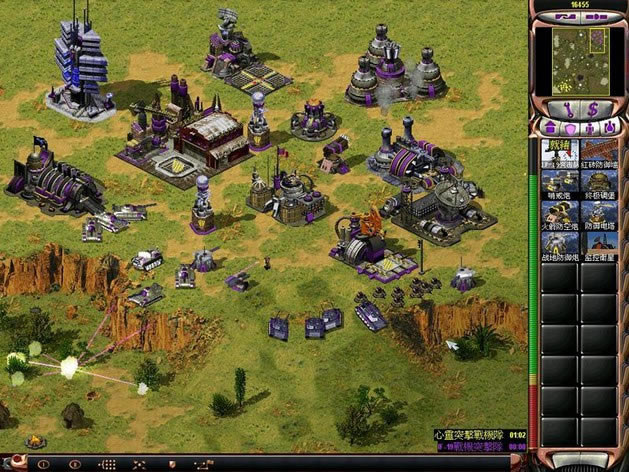Switch to the infantry production tab
This screenshot has width=629, height=472.
590,128
